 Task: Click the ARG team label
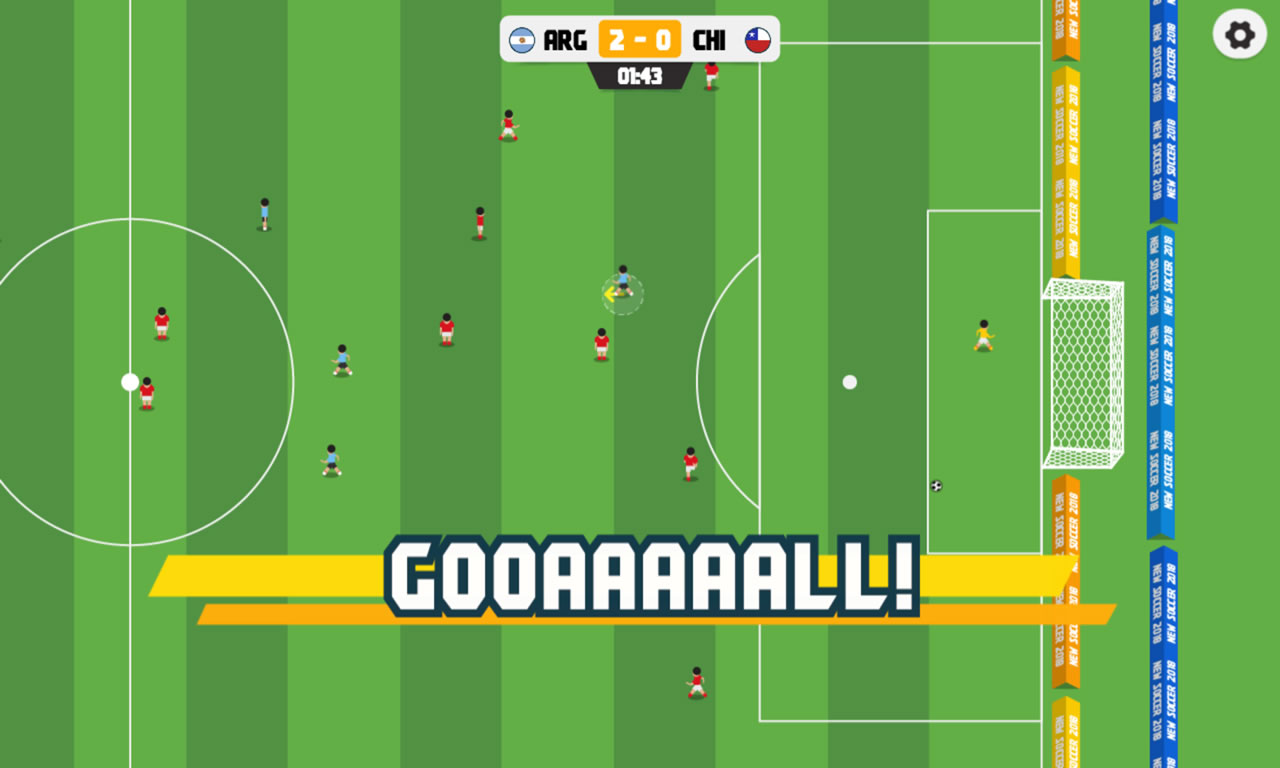coord(566,41)
